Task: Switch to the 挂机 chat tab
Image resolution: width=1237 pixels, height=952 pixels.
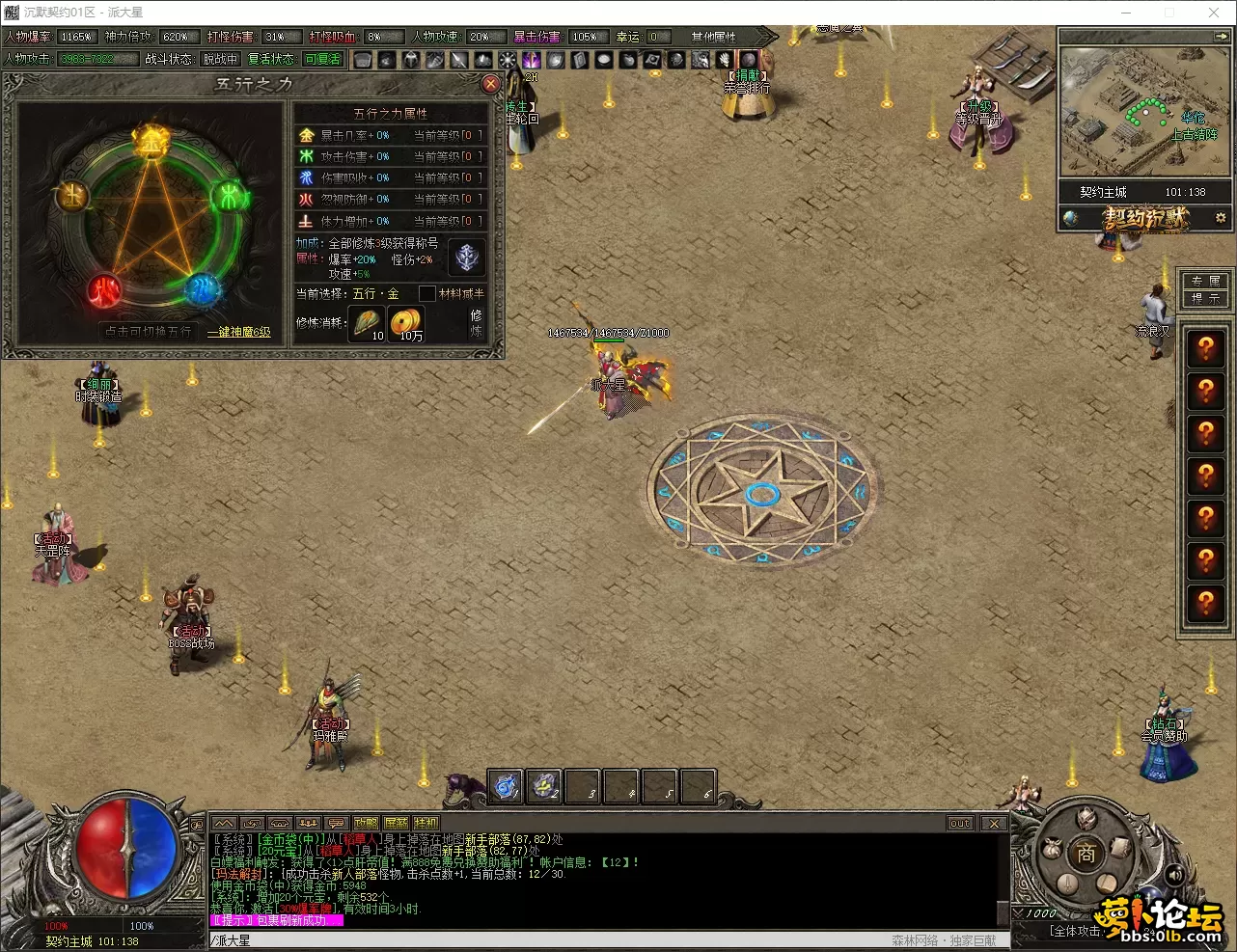Action: (426, 823)
